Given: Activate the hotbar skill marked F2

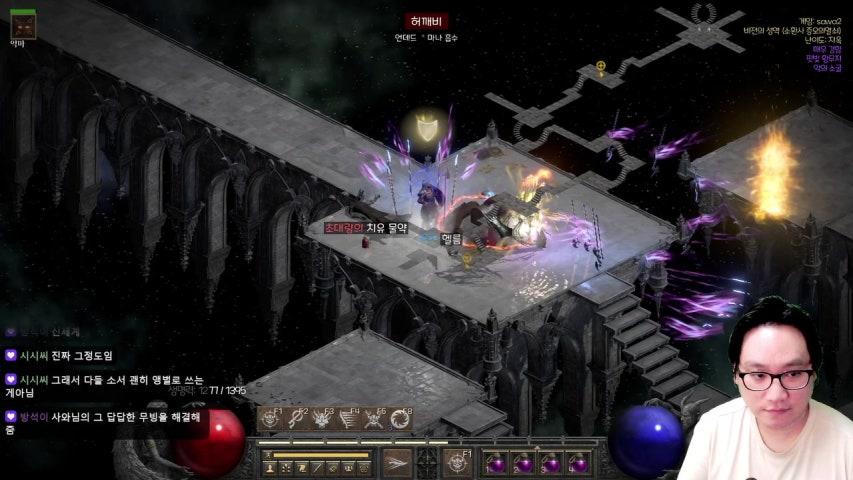Looking at the screenshot, I should [x=296, y=419].
